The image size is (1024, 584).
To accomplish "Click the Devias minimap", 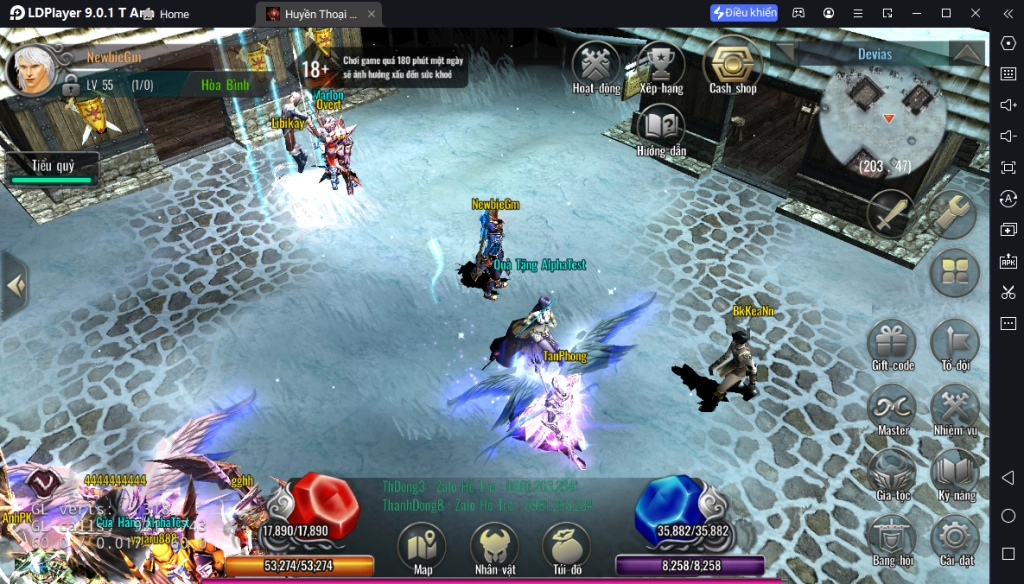I will pos(882,118).
